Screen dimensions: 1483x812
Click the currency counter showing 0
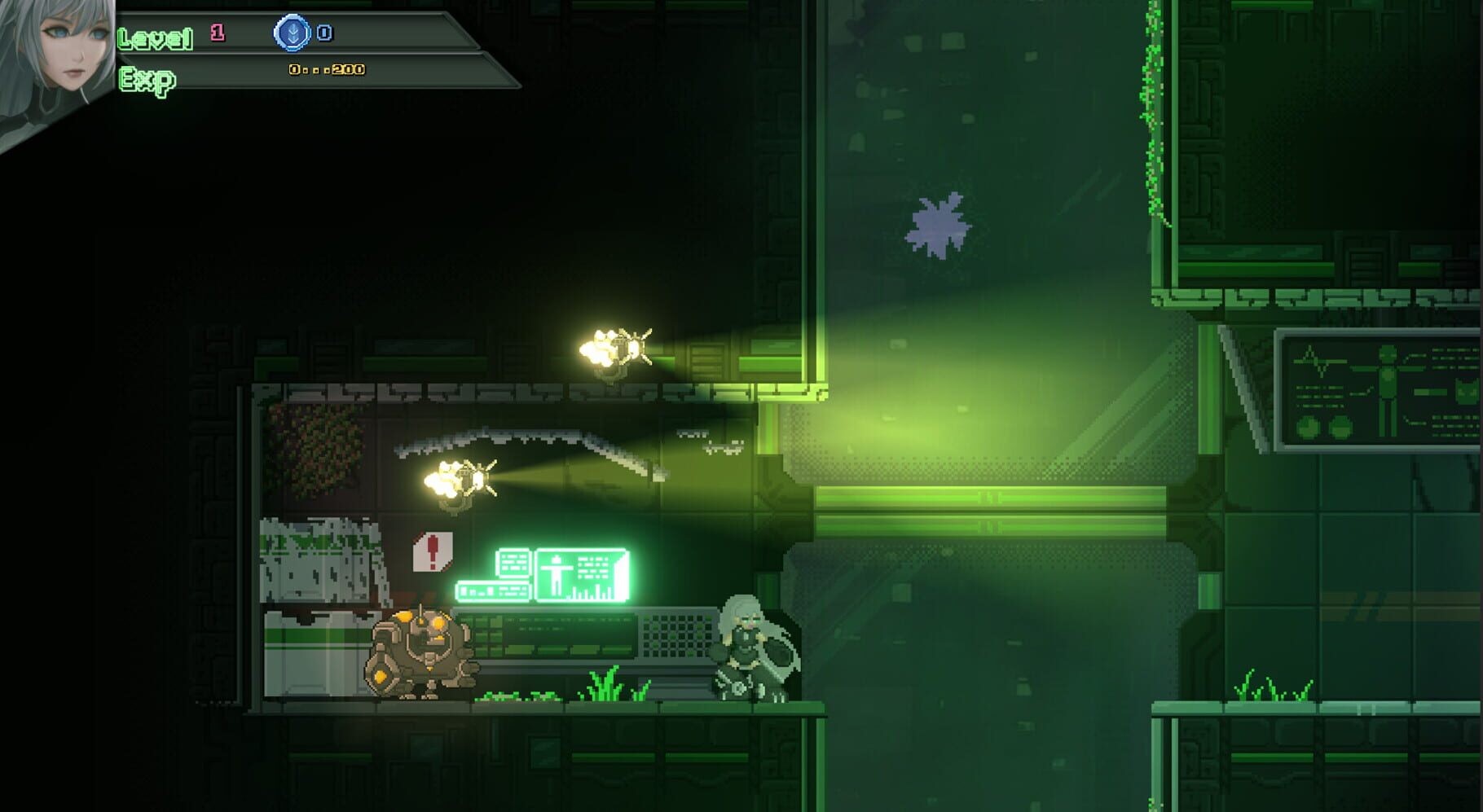(x=325, y=34)
